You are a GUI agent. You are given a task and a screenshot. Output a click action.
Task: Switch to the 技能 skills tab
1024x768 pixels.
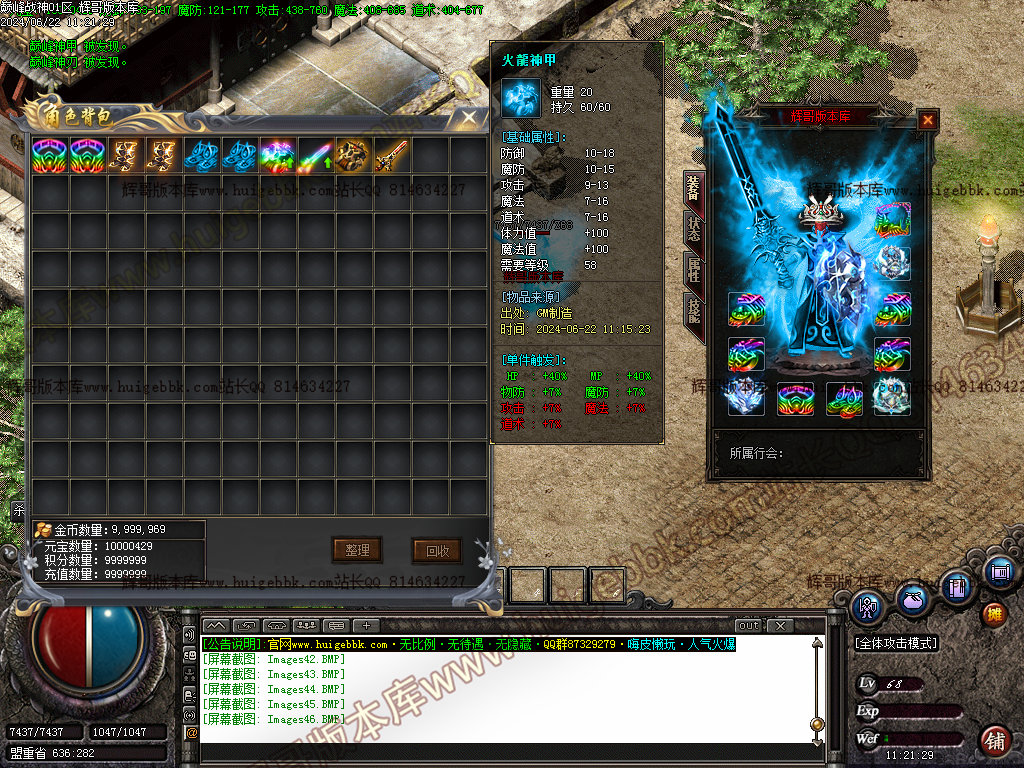pyautogui.click(x=692, y=310)
